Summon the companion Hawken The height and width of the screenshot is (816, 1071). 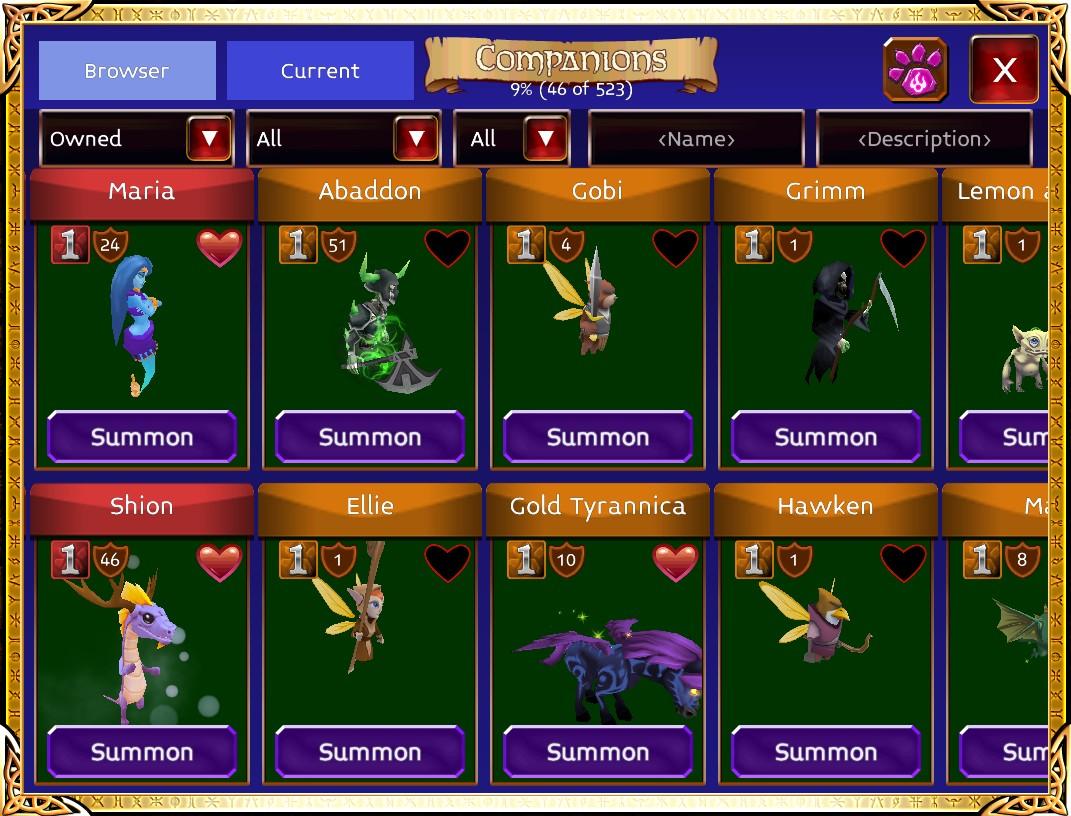[826, 752]
